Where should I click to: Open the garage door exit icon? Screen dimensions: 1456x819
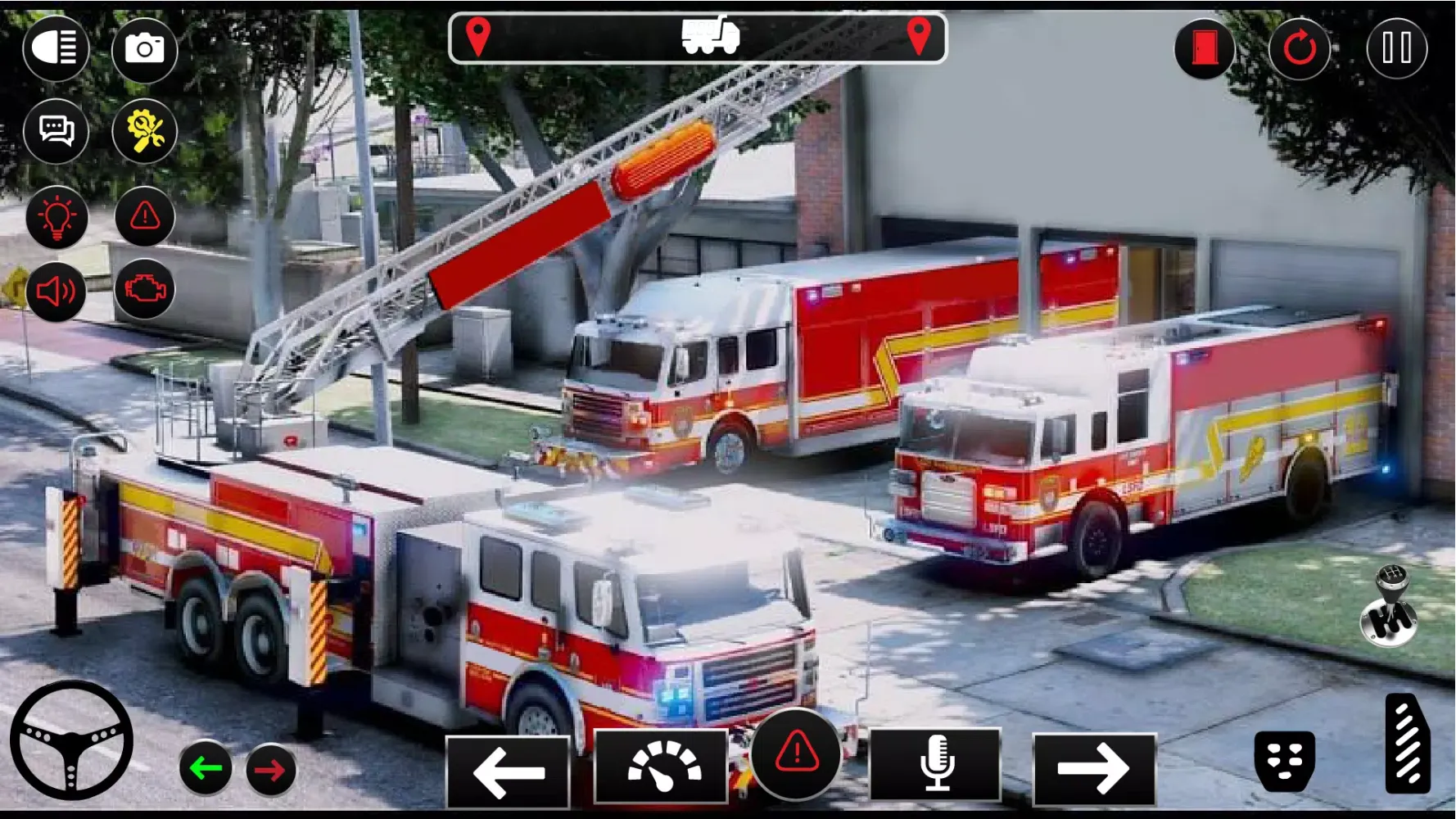click(1204, 49)
